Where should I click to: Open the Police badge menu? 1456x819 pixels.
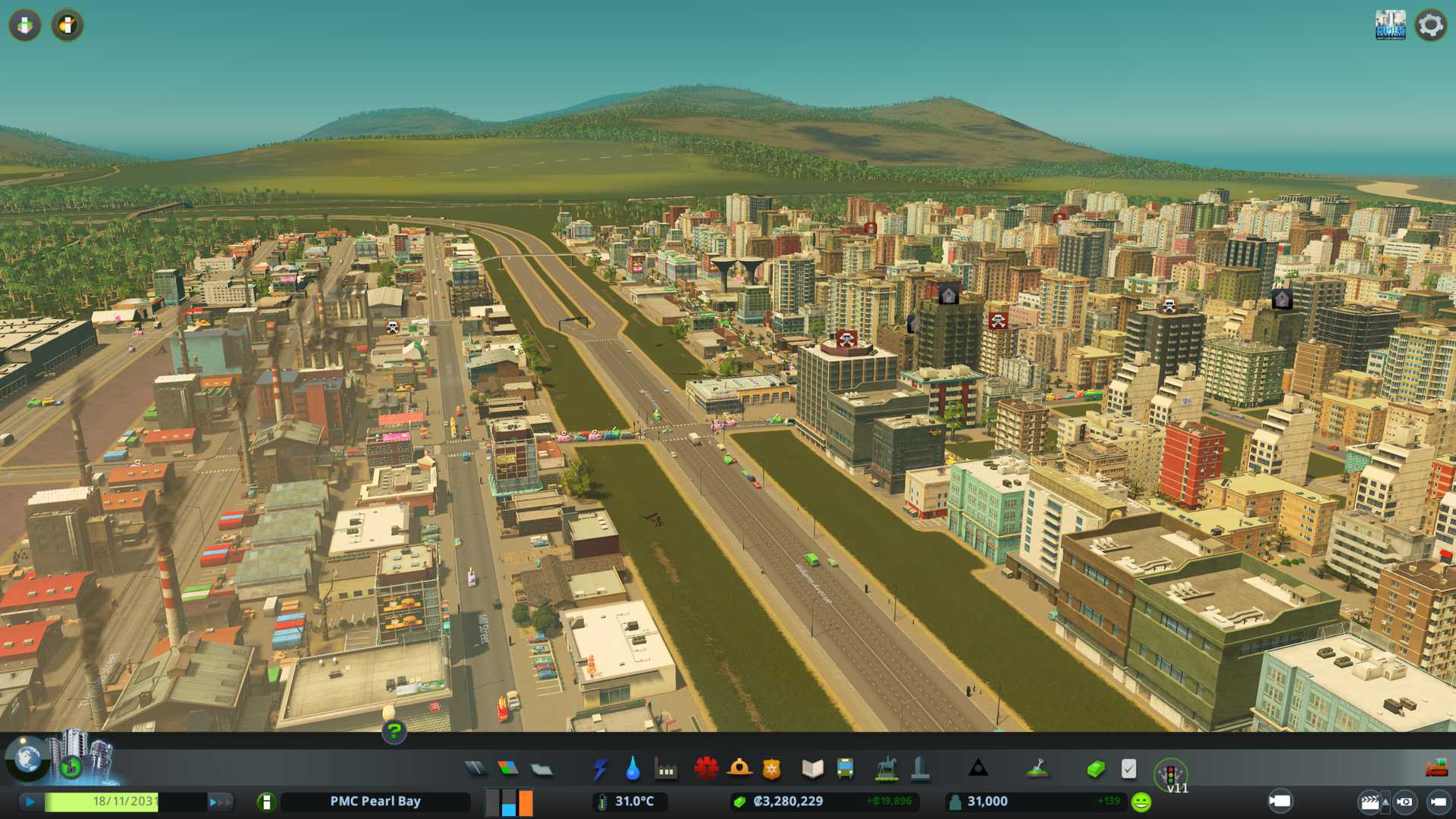[x=771, y=769]
